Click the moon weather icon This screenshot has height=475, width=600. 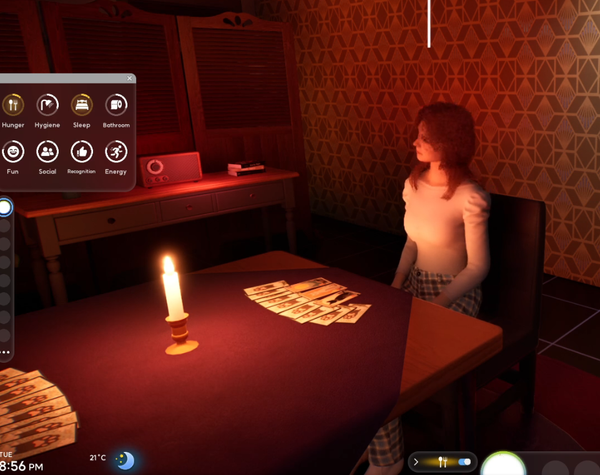click(125, 460)
